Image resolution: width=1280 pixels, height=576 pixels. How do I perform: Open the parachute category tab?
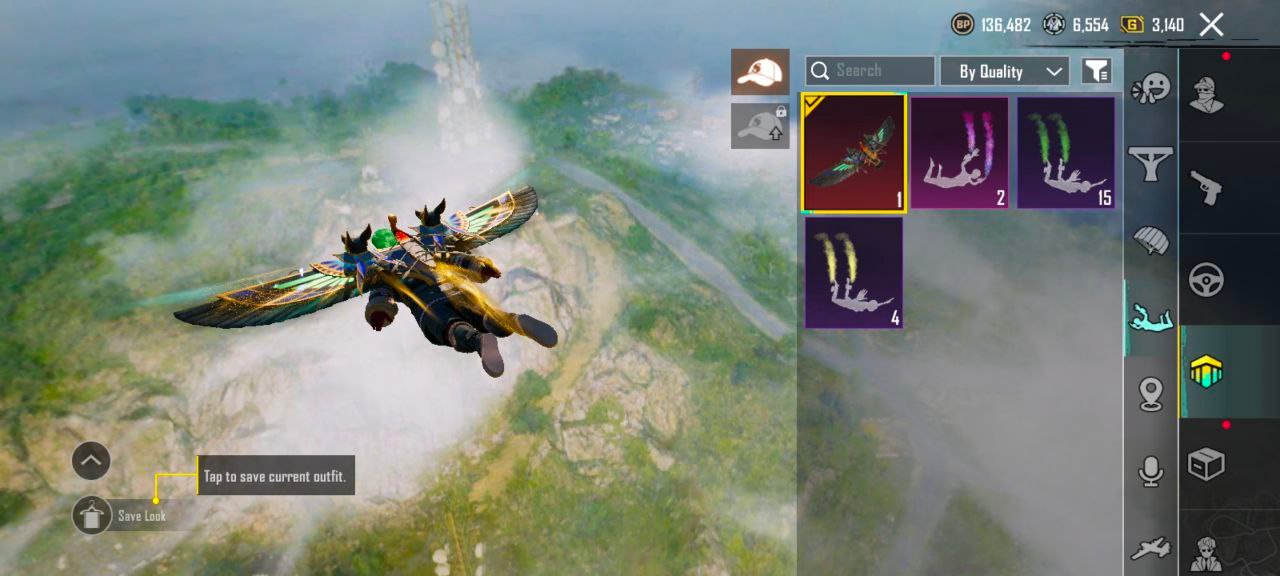1151,241
